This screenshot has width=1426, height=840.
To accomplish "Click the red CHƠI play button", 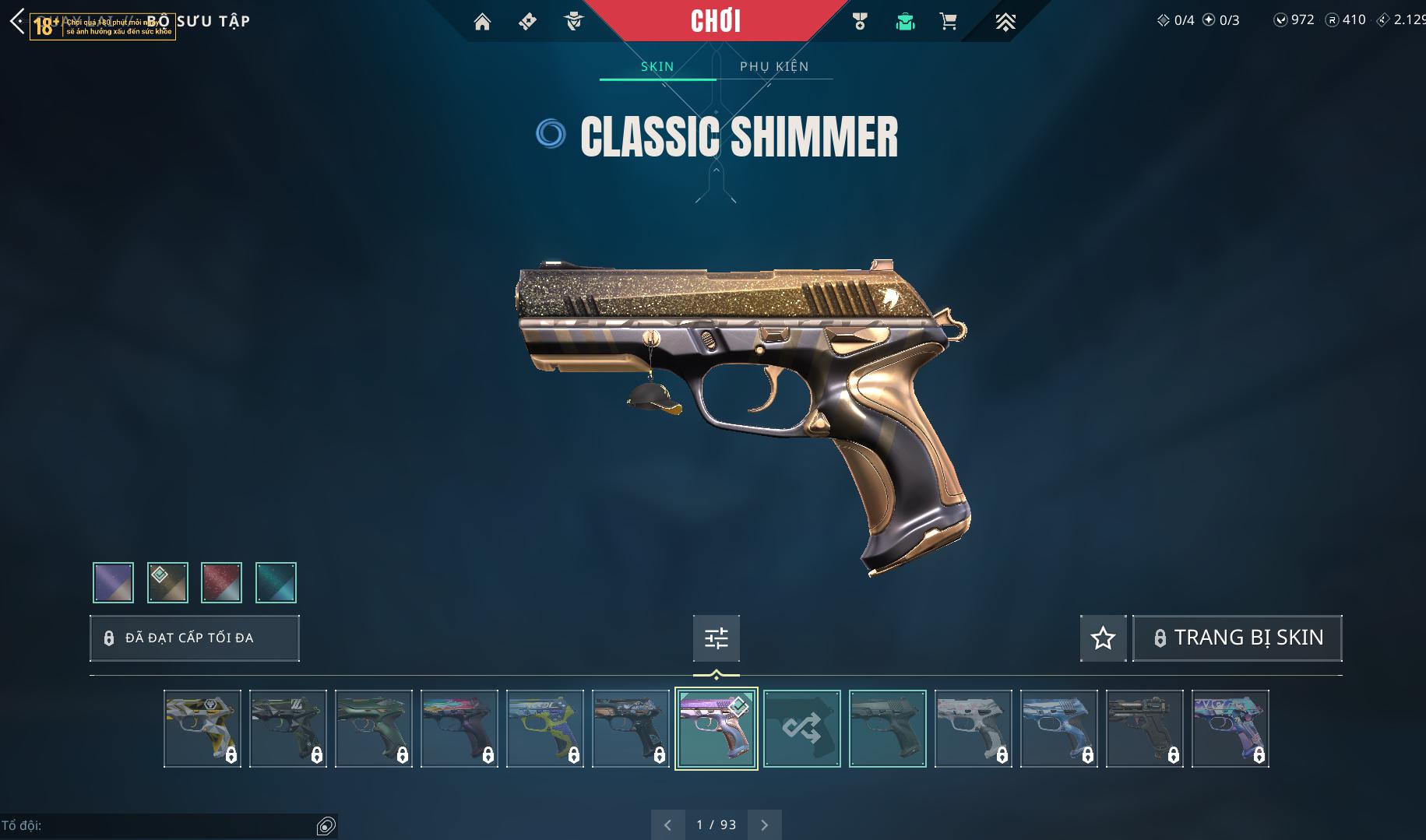I will [x=715, y=21].
